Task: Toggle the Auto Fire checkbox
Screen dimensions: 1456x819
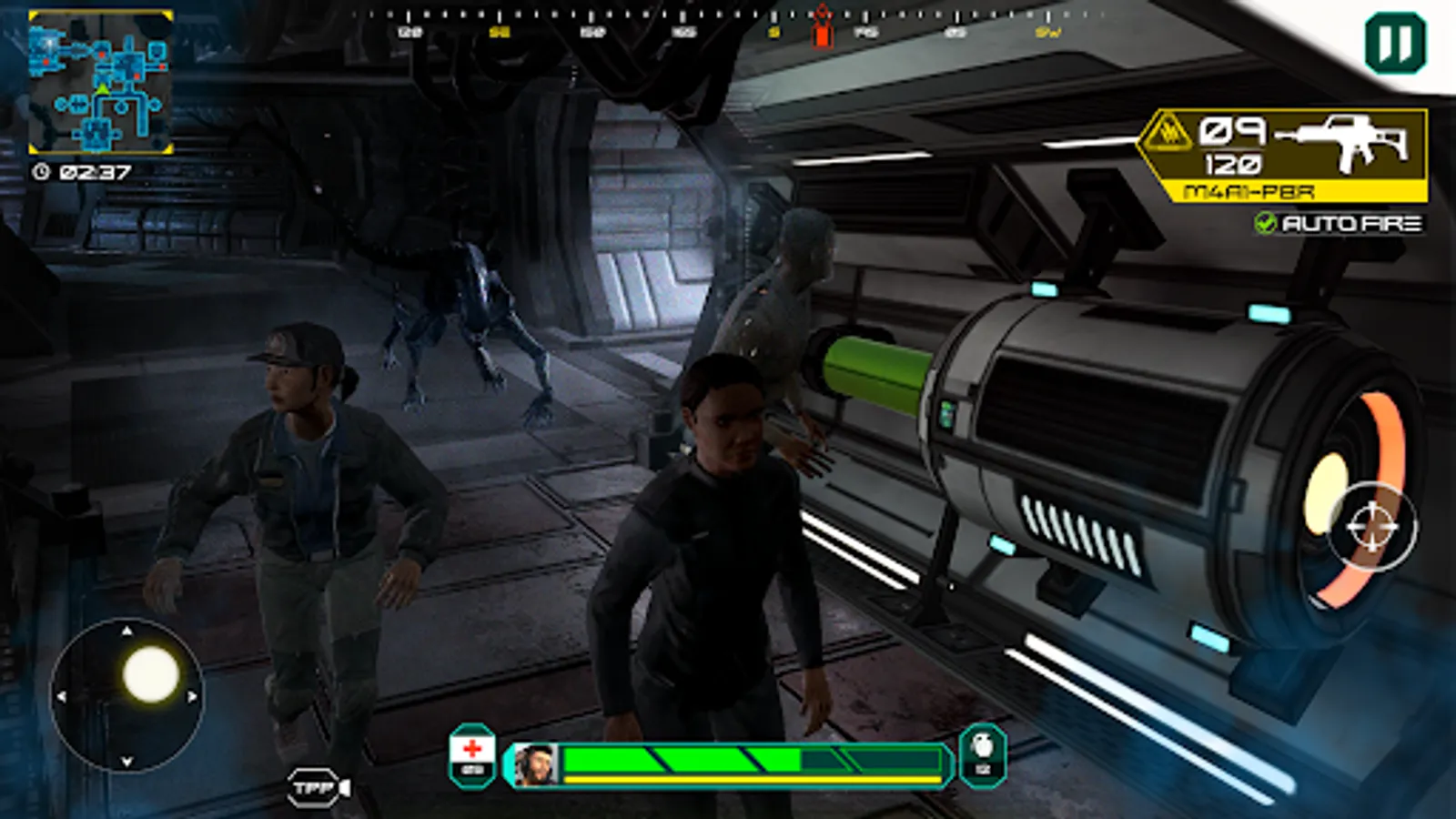Action: 1266,223
